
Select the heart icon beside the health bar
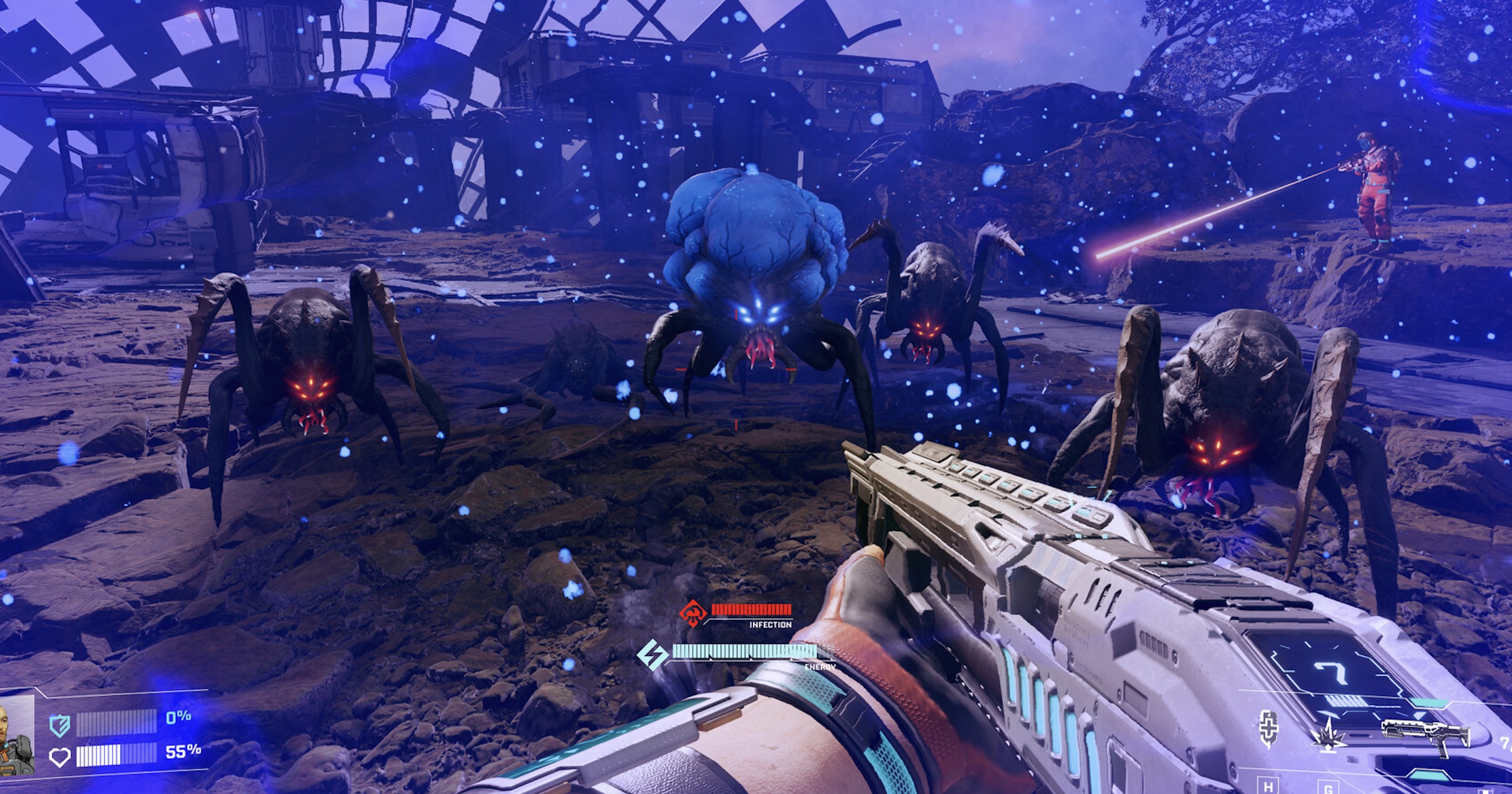pyautogui.click(x=59, y=756)
